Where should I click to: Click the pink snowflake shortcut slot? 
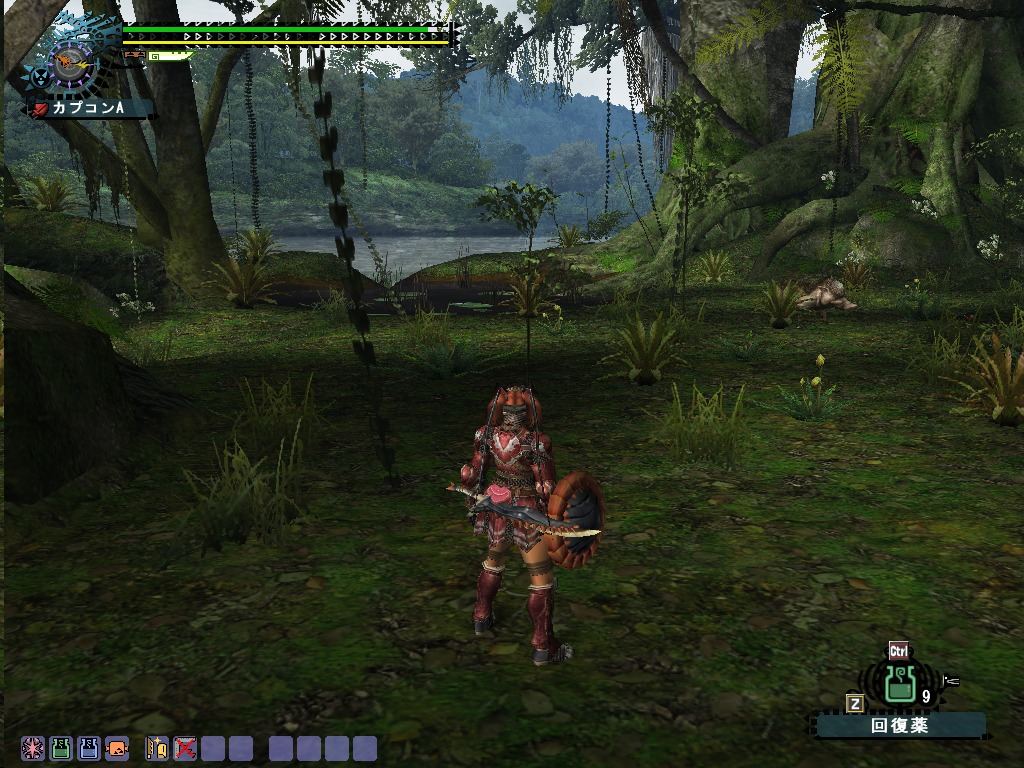[33, 748]
